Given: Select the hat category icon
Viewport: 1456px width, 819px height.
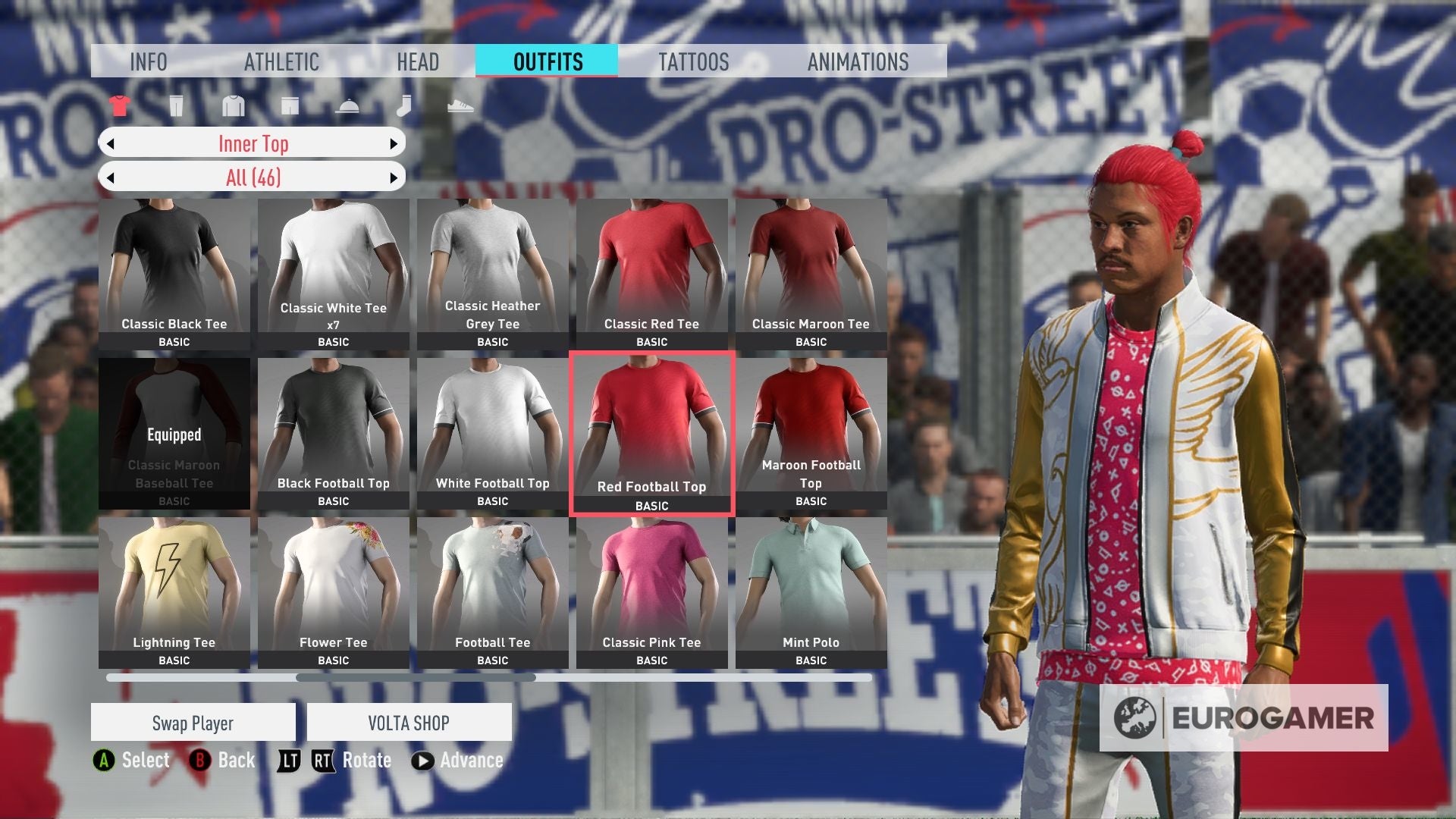Looking at the screenshot, I should pos(347,106).
